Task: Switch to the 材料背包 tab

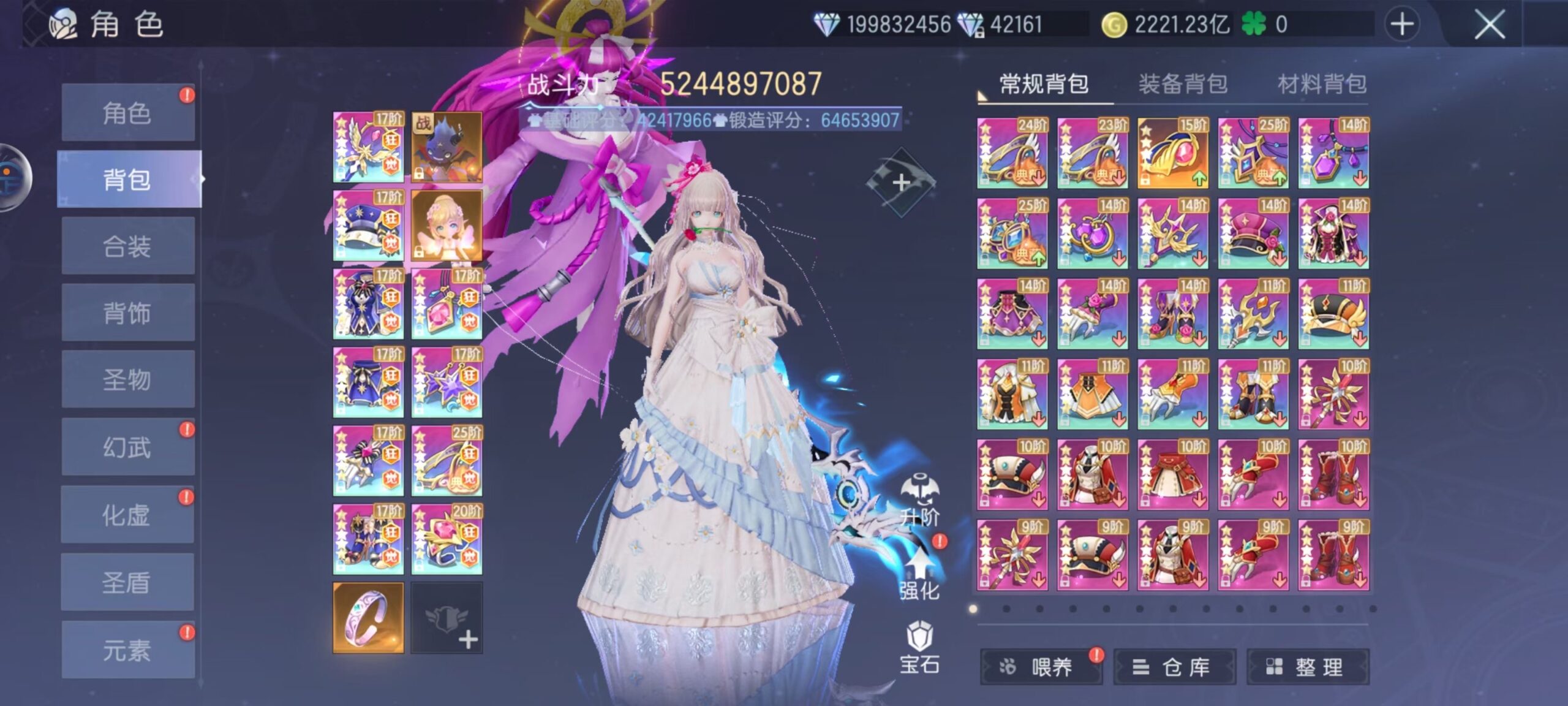Action: (1322, 84)
